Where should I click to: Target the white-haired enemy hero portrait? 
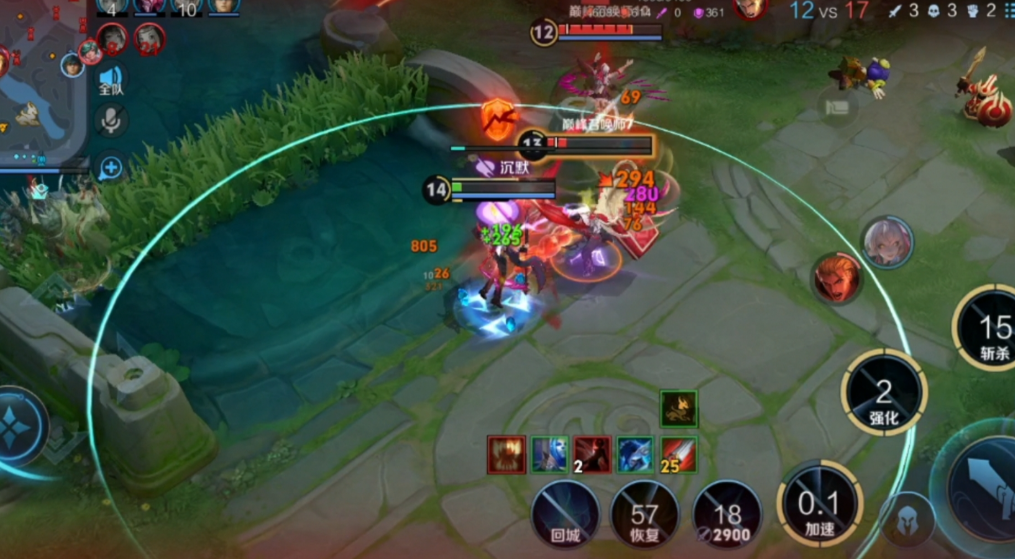[887, 243]
